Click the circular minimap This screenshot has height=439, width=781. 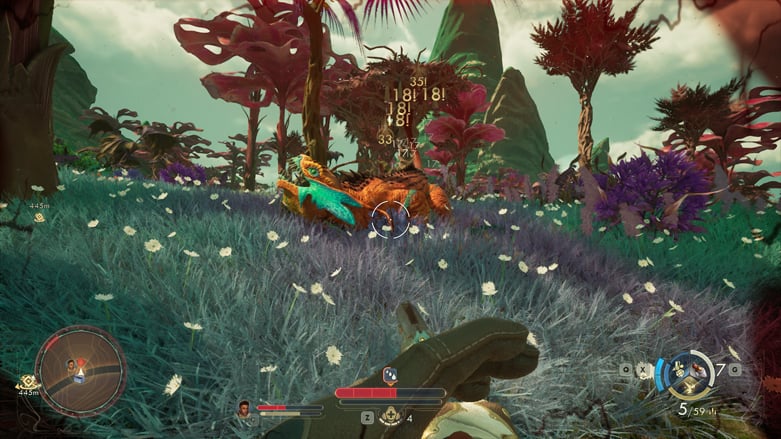[80, 371]
